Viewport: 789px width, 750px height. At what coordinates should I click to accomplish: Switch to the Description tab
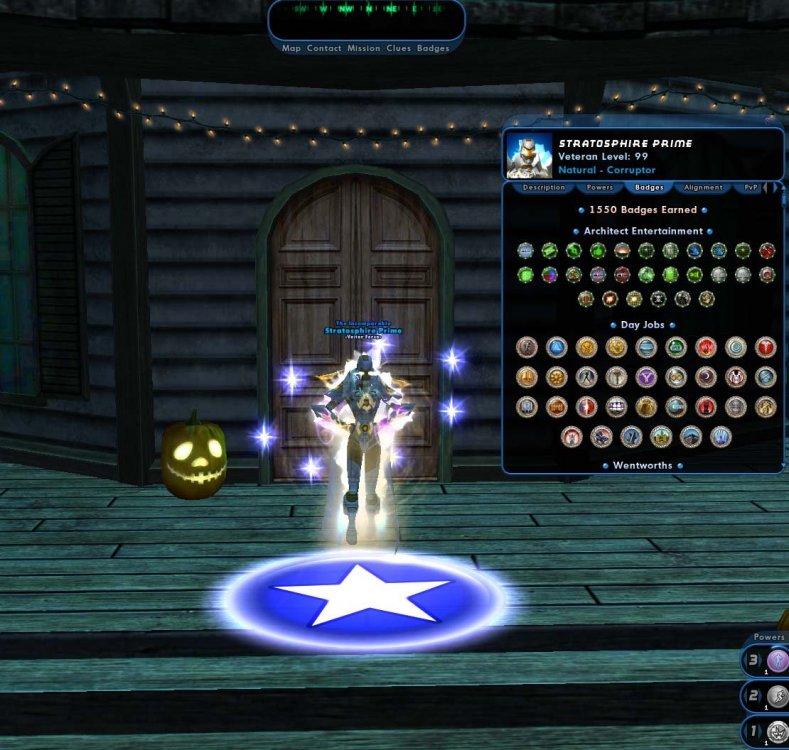(x=544, y=187)
